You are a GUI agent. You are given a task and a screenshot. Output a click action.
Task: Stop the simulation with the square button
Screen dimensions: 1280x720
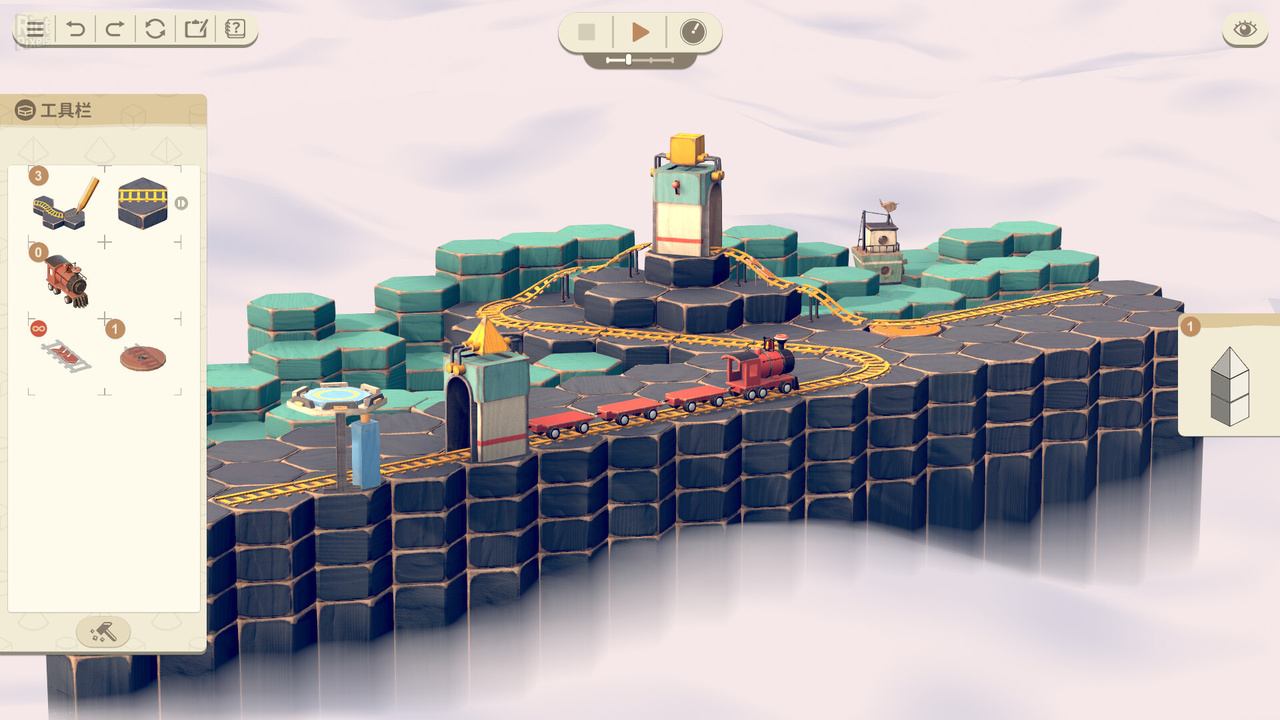pyautogui.click(x=587, y=32)
